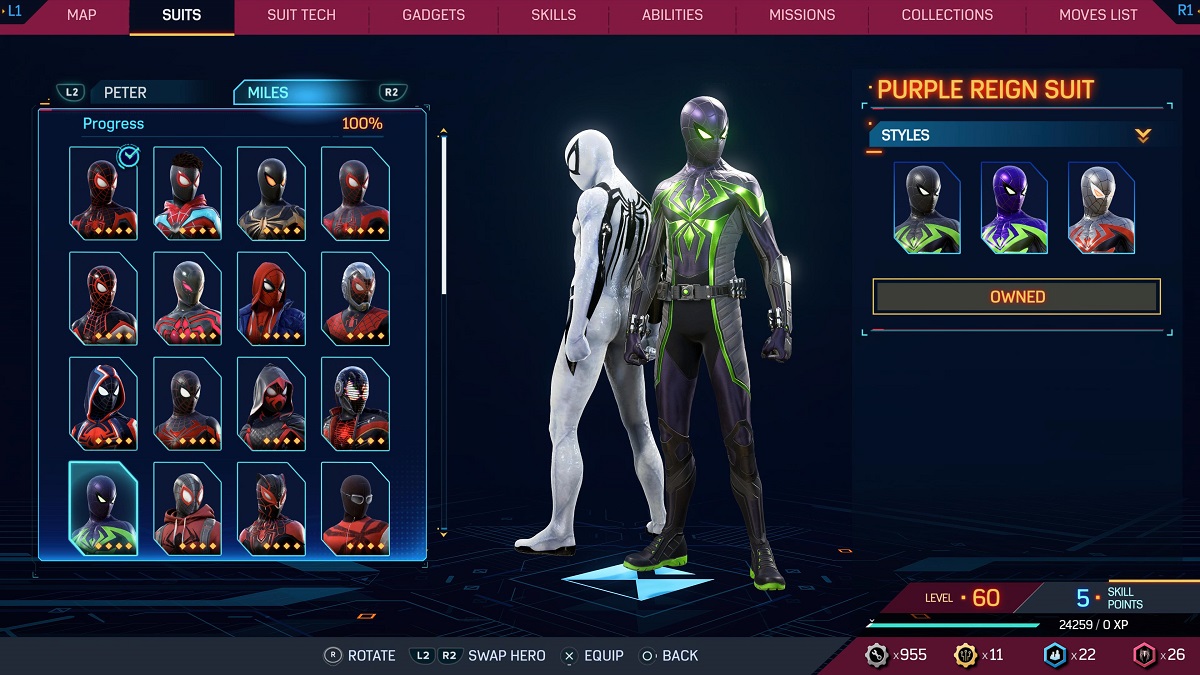Open the Map tab
This screenshot has width=1200, height=675.
[x=81, y=15]
